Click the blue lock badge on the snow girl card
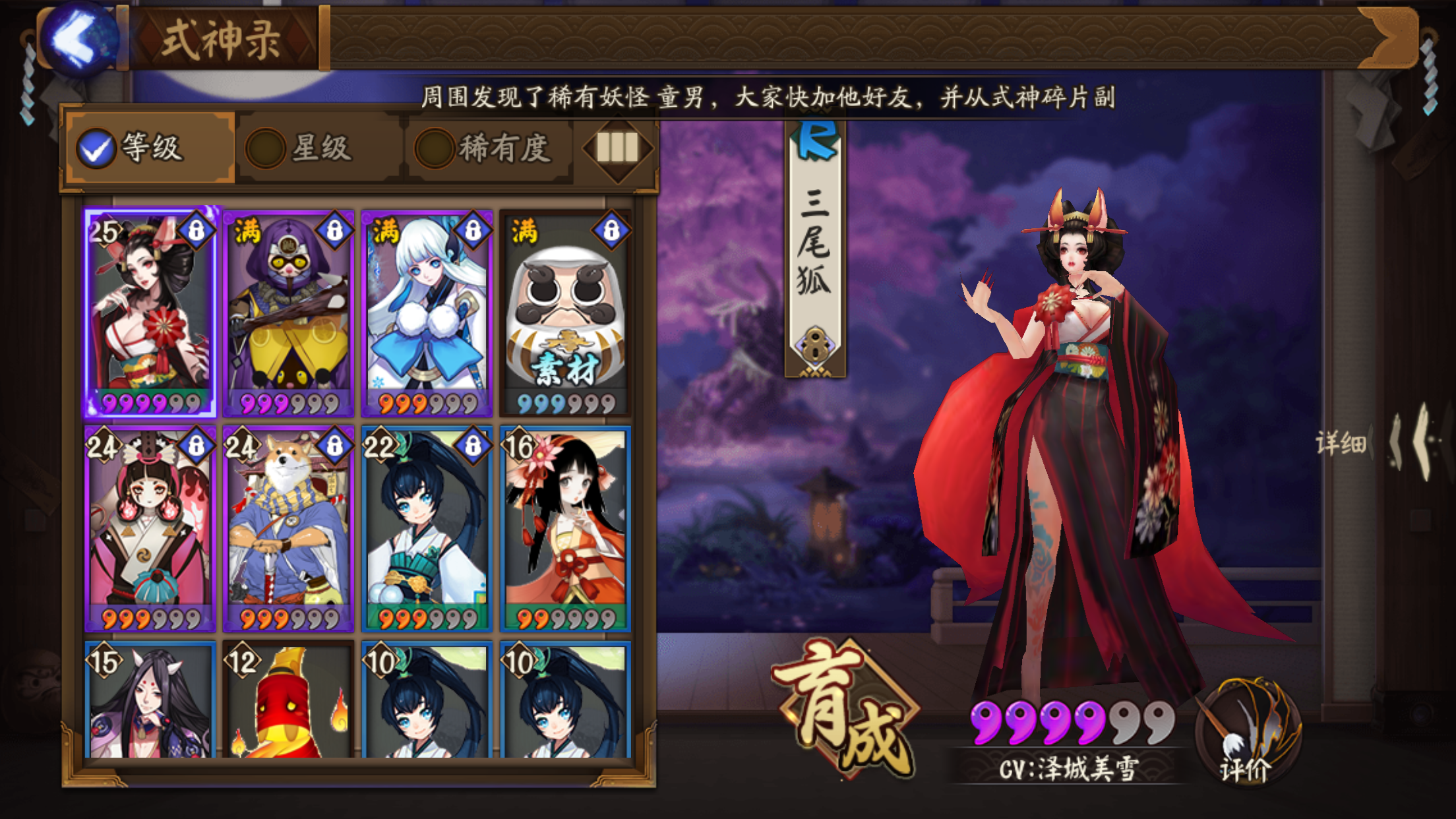This screenshot has width=1456, height=819. [x=471, y=229]
